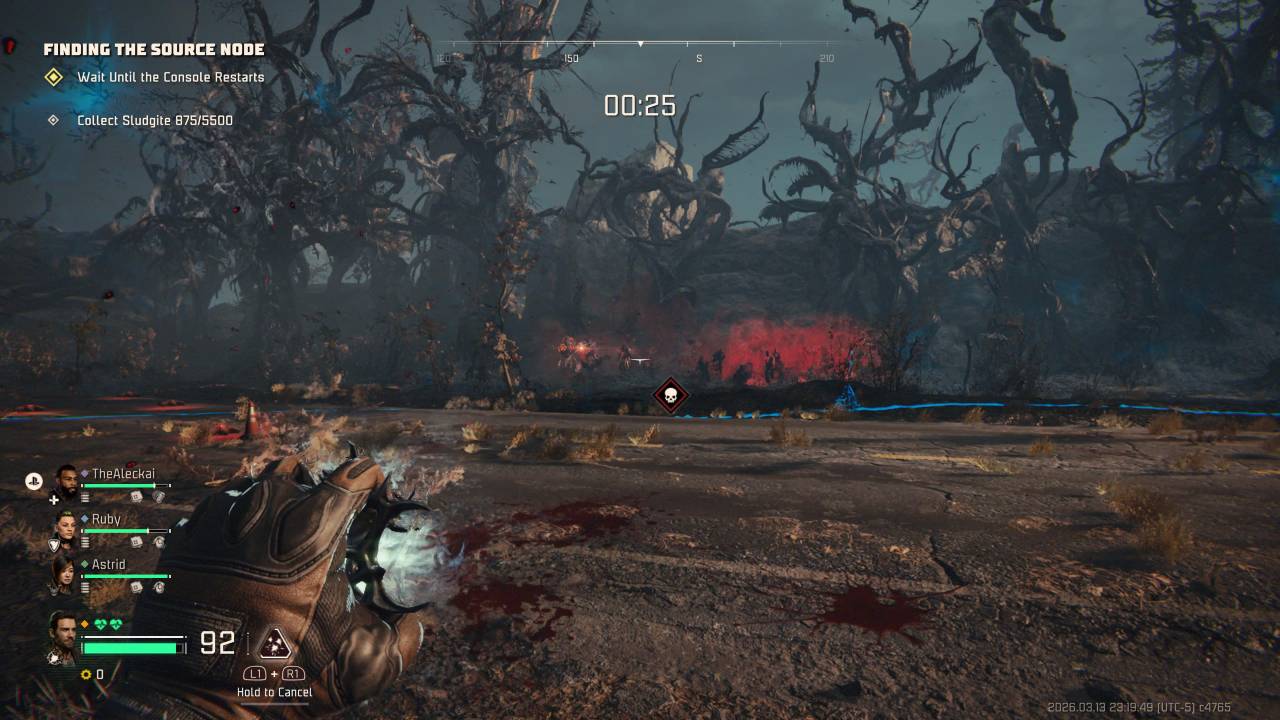Expand Ruby's stacked inventory list icon
Image resolution: width=1280 pixels, height=720 pixels.
point(84,542)
